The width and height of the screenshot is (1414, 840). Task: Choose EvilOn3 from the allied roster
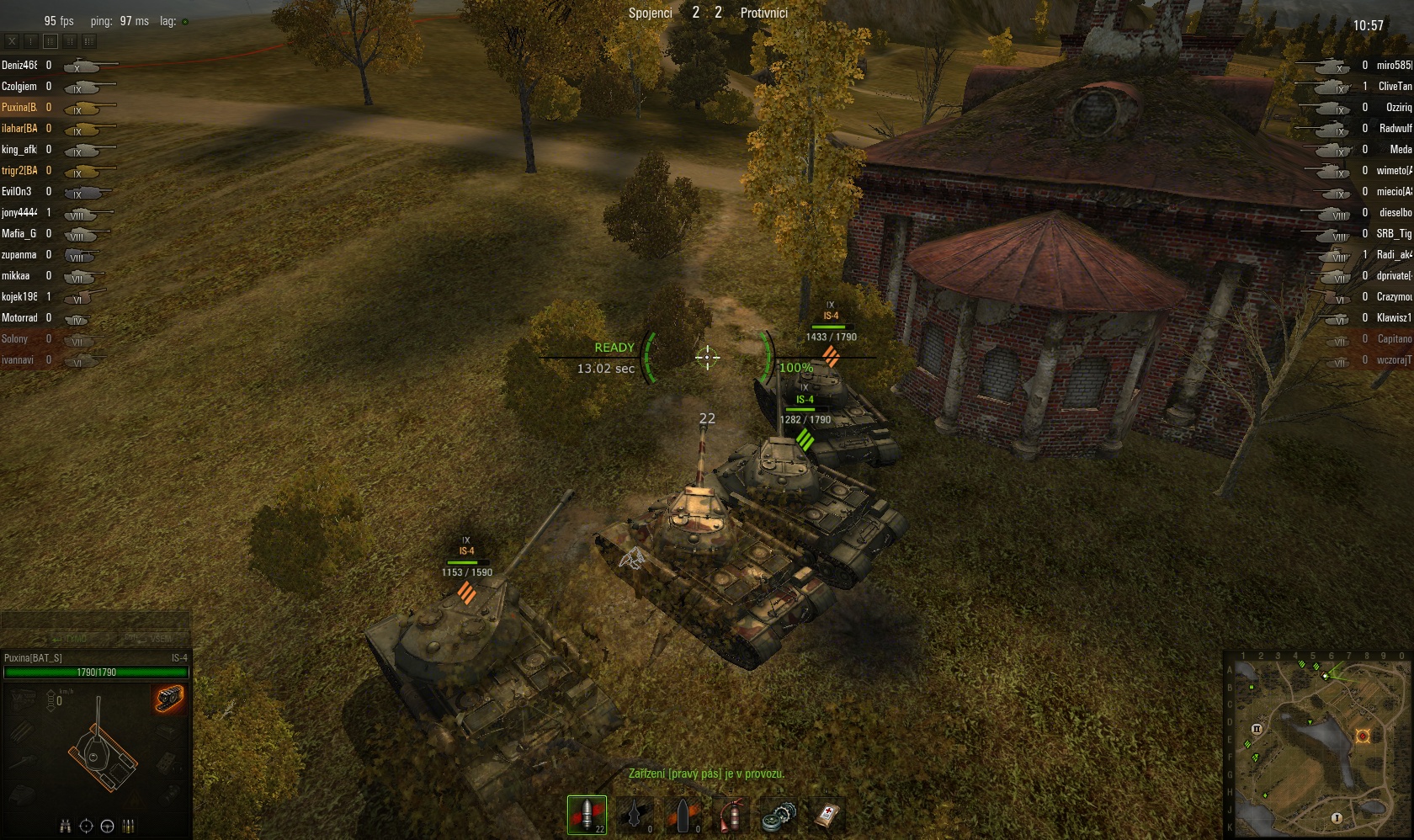click(17, 191)
